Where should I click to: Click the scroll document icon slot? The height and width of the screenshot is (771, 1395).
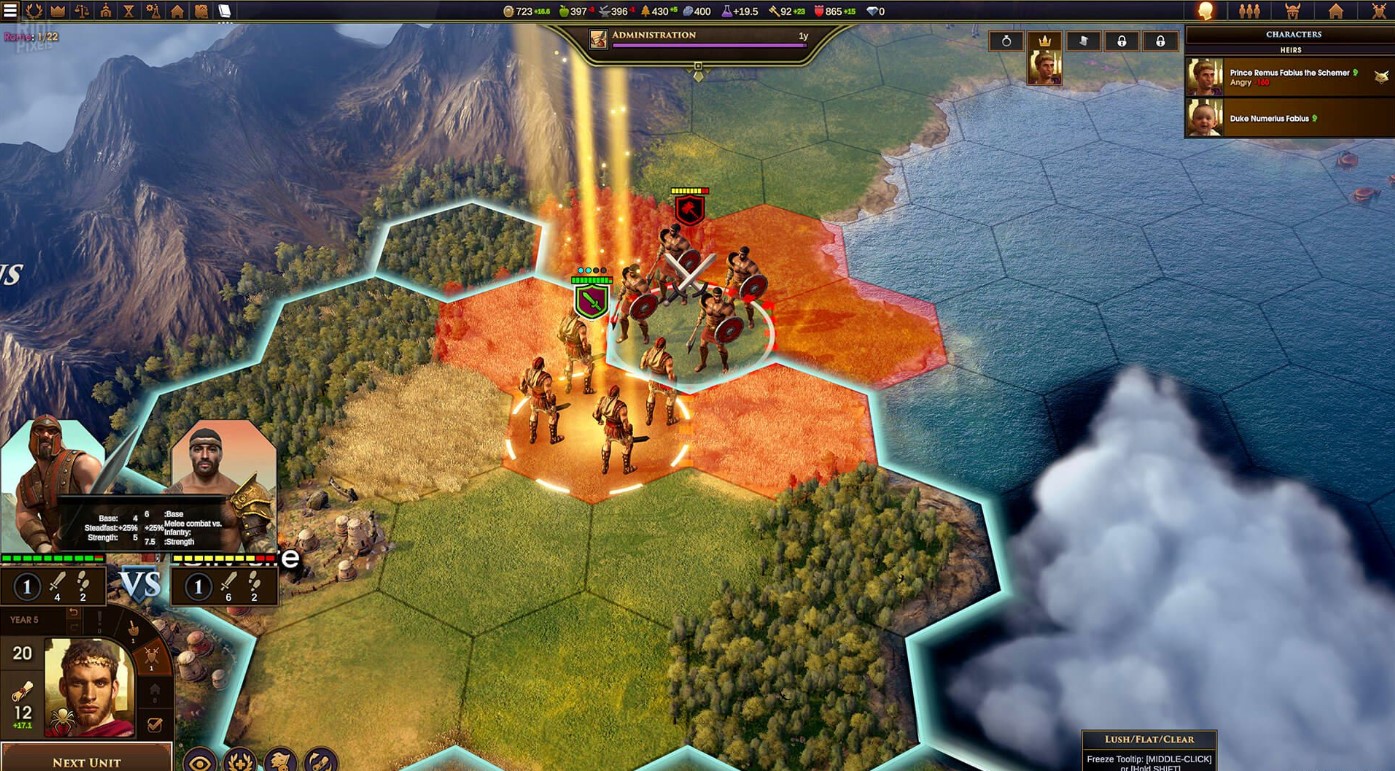(1083, 41)
